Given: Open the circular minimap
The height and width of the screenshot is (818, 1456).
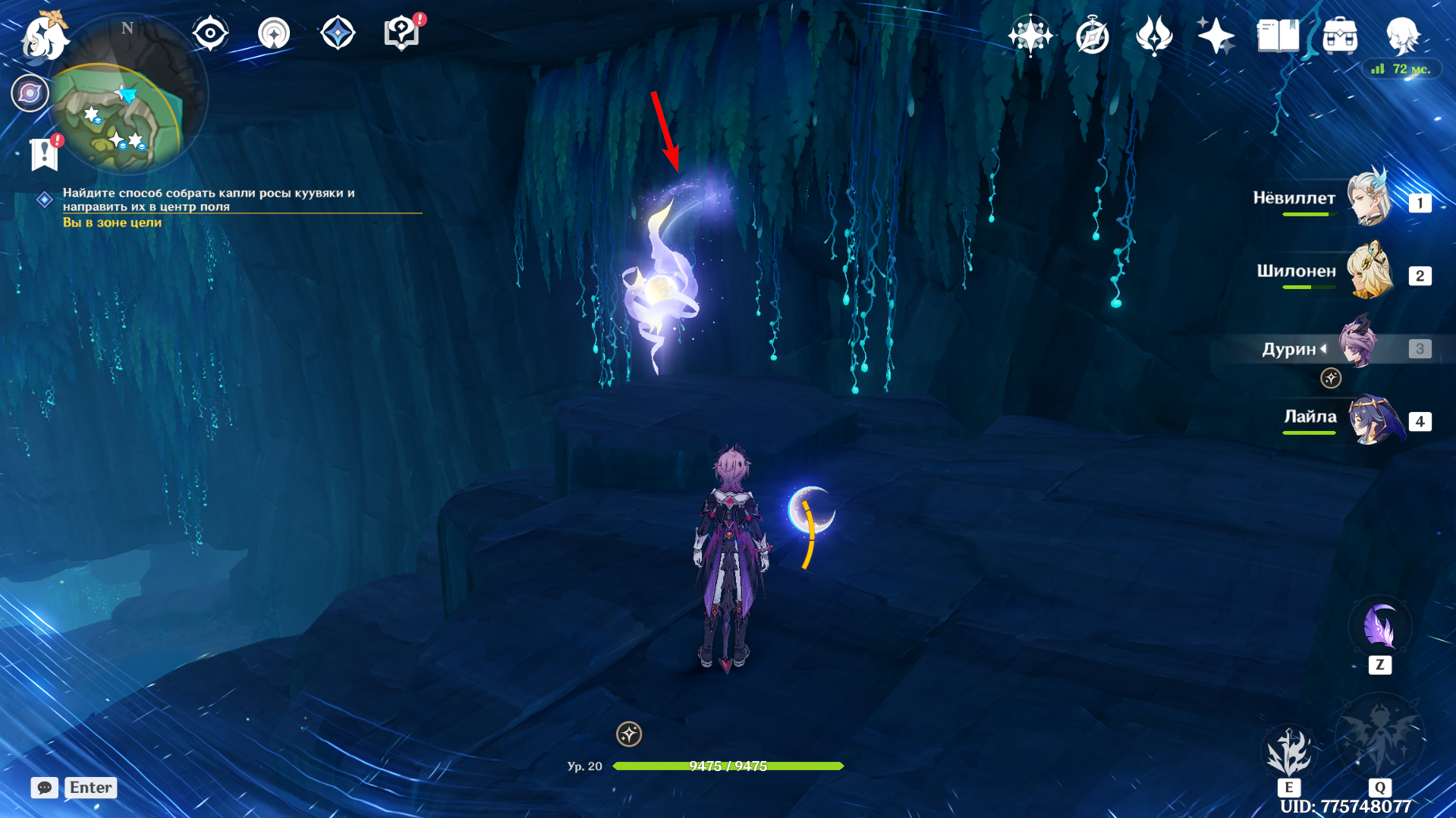Looking at the screenshot, I should tap(127, 95).
